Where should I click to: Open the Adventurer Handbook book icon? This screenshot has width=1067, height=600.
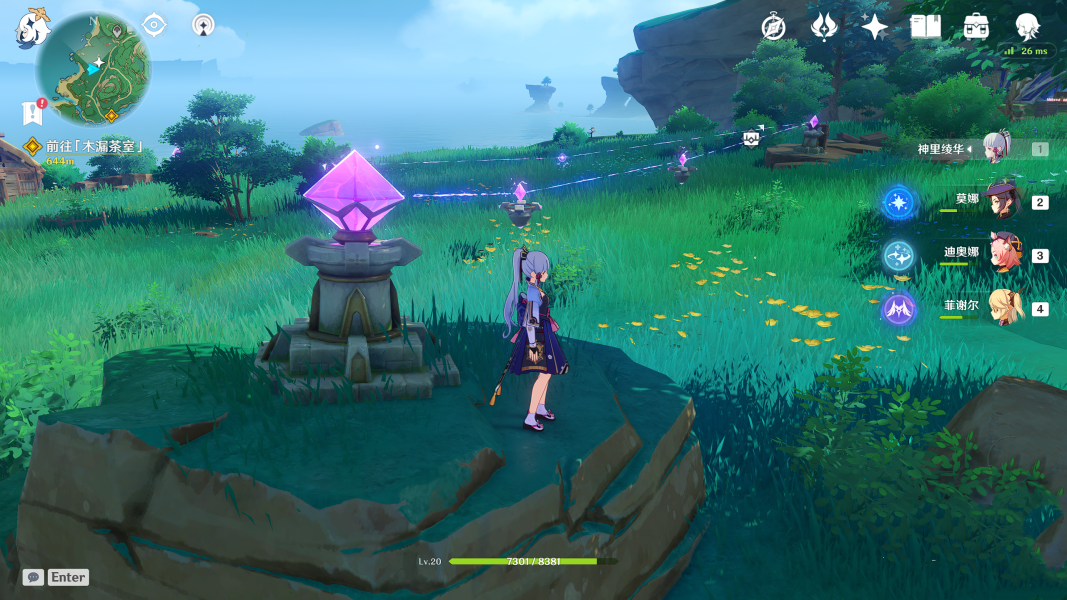tap(926, 27)
